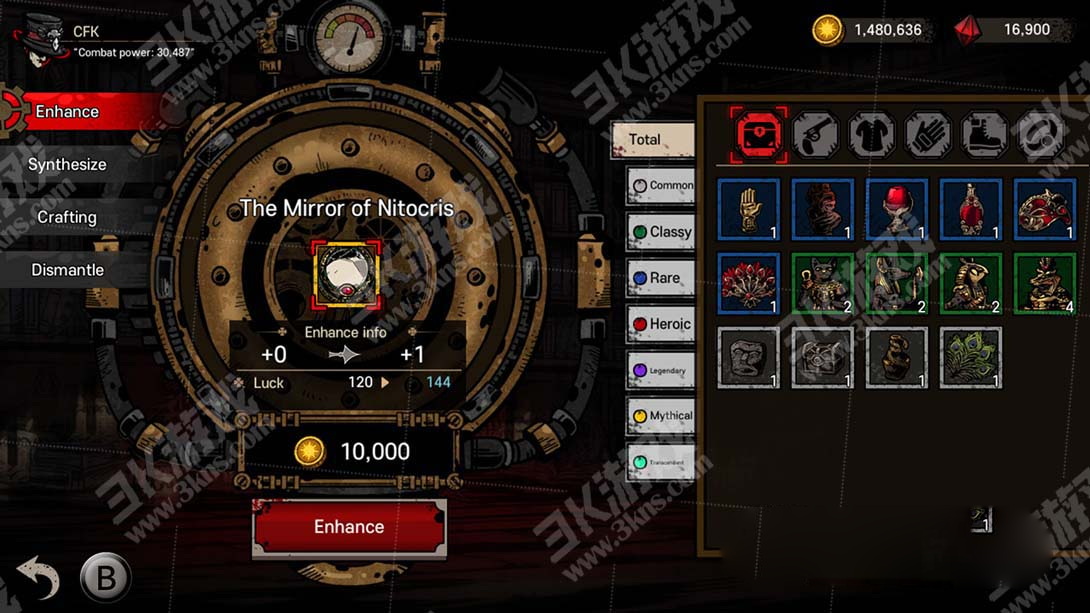Filter items by Common rarity
Viewport: 1090px width, 613px height.
coord(660,185)
